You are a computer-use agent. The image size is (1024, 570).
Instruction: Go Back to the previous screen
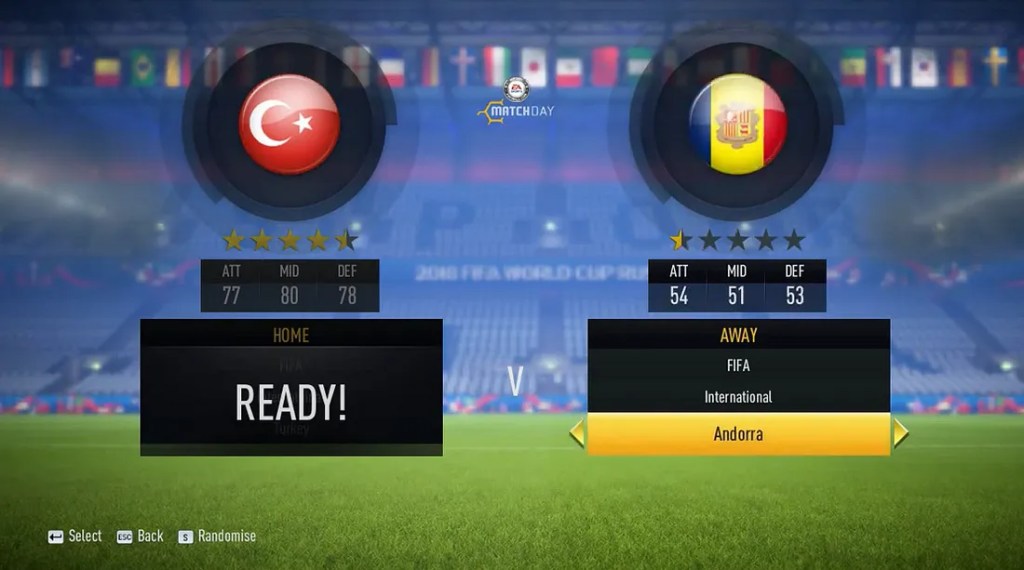coord(140,536)
